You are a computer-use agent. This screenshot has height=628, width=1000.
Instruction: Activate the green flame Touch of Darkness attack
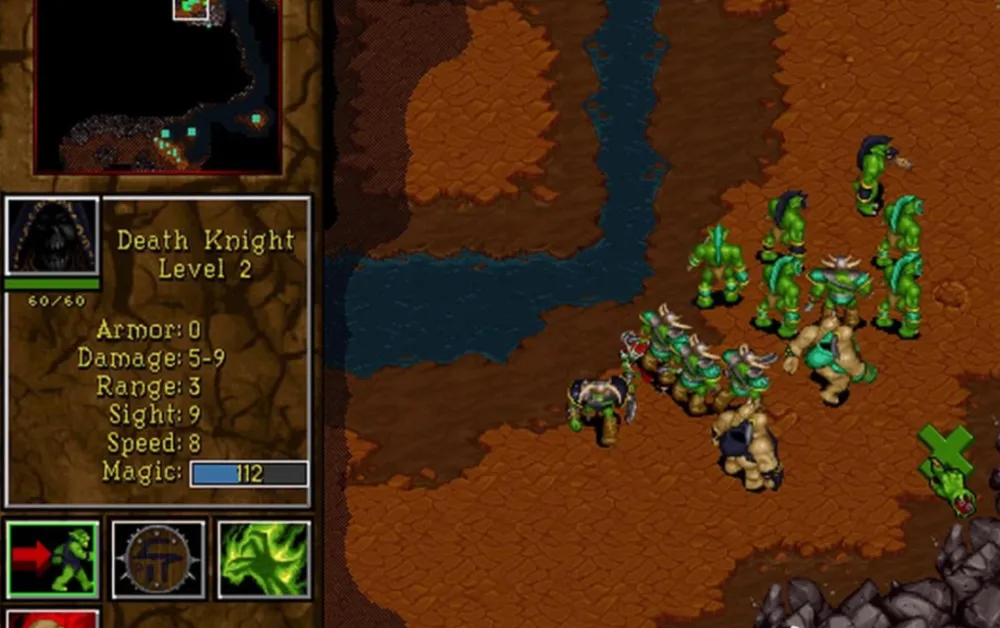tap(264, 560)
